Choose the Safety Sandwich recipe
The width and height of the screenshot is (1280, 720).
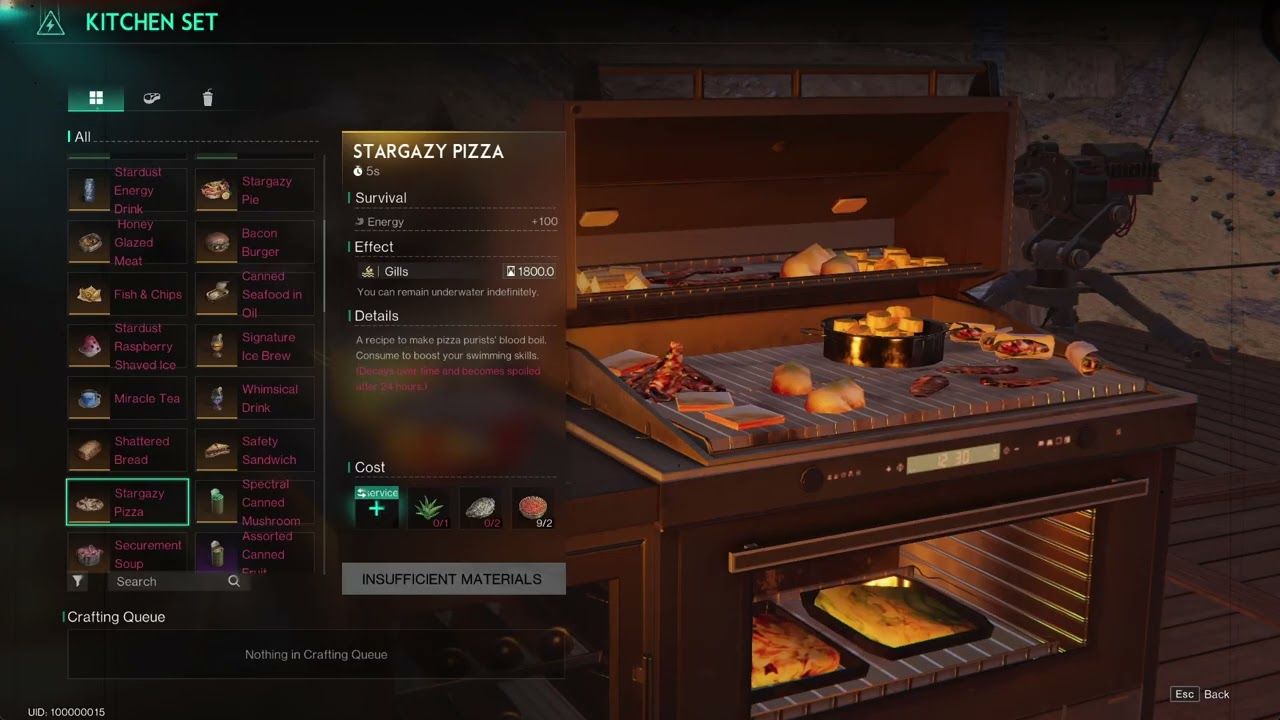coord(255,450)
